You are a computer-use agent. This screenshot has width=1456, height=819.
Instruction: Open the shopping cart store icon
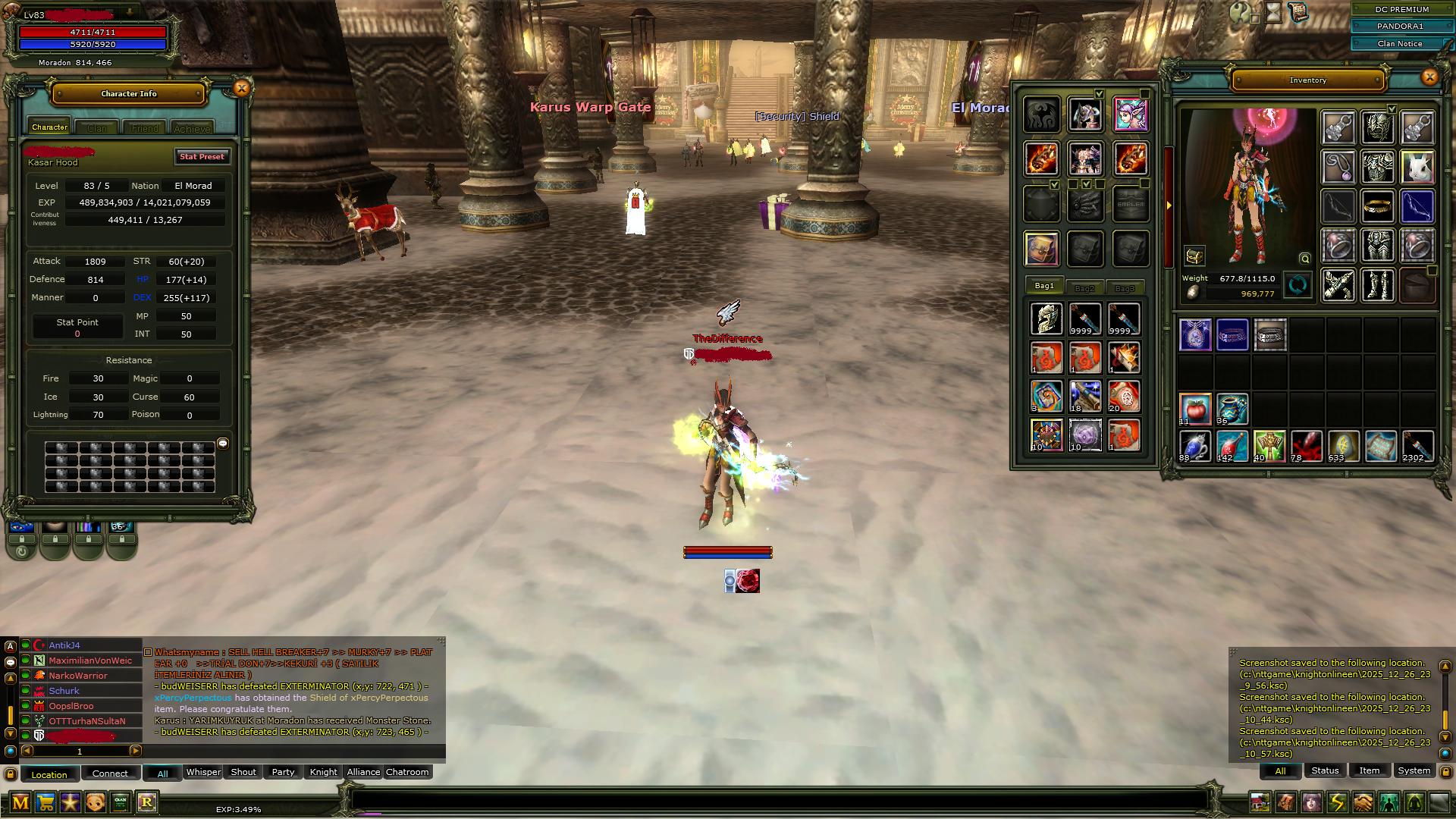pyautogui.click(x=45, y=802)
